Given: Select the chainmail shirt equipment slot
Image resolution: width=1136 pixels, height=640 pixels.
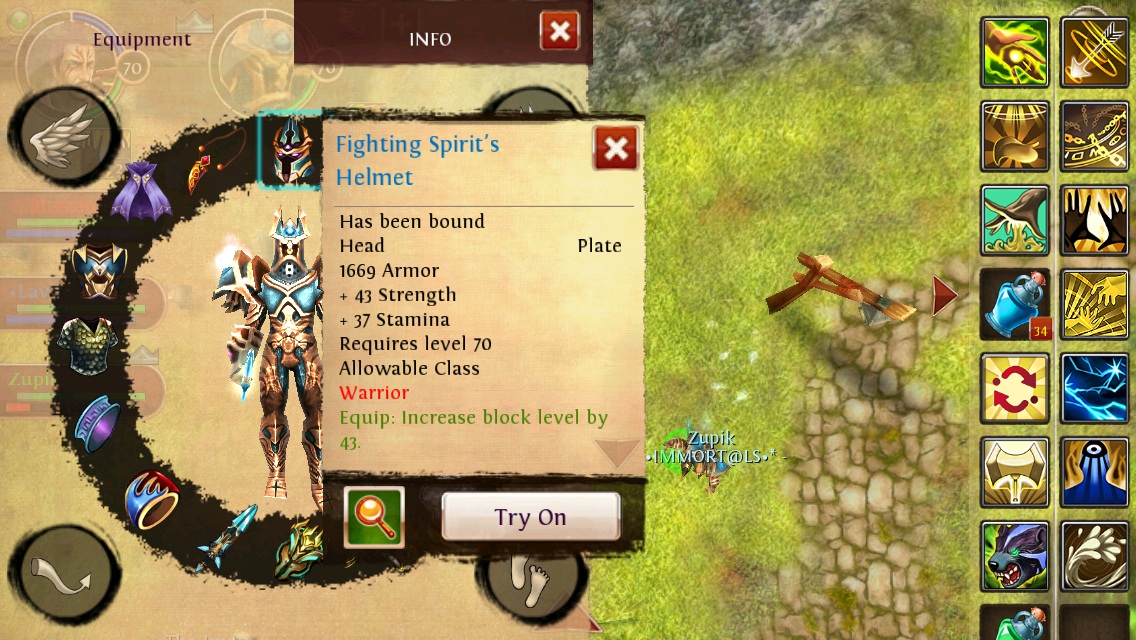Looking at the screenshot, I should pos(87,347).
